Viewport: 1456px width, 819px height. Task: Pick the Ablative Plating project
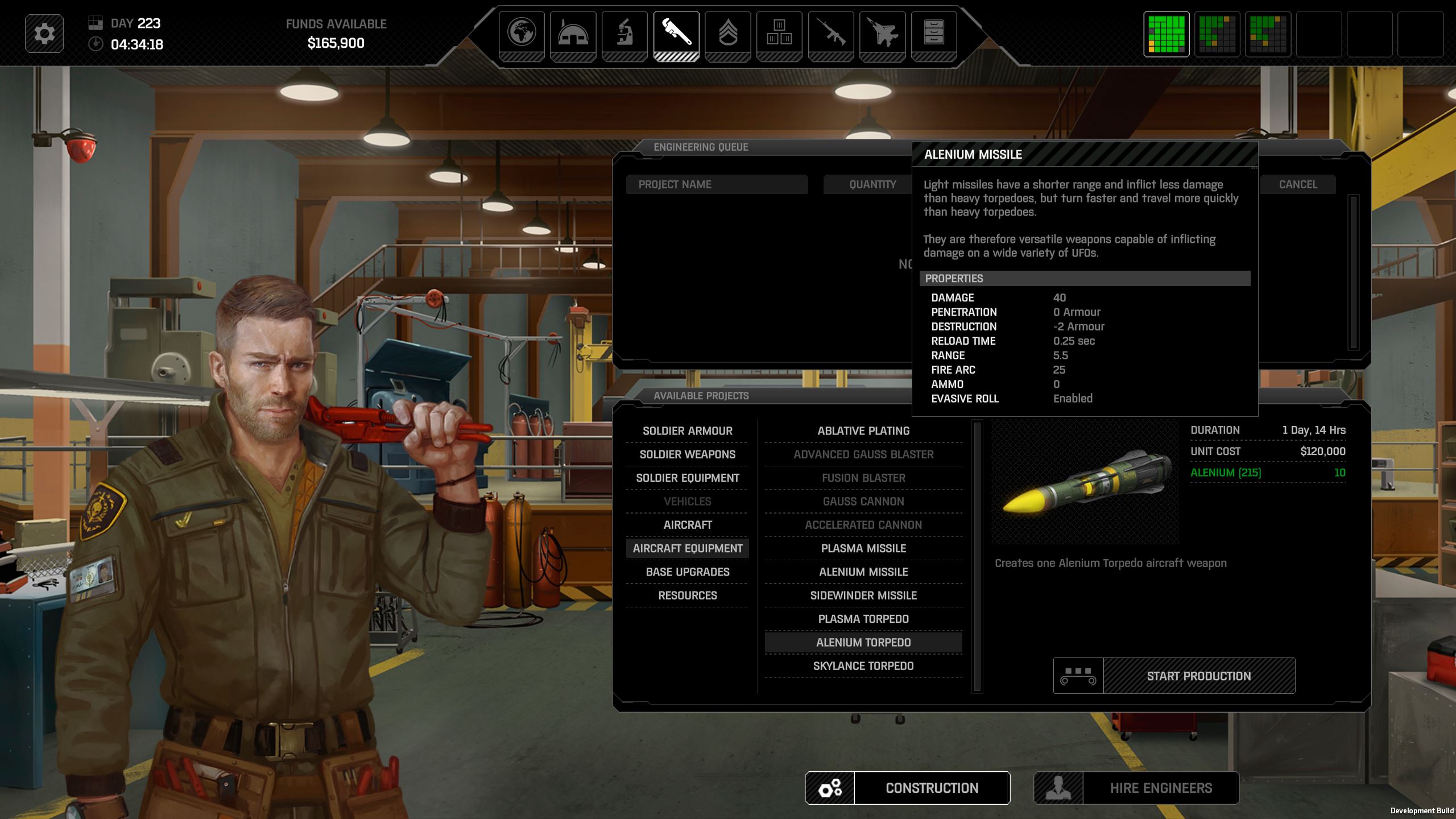(863, 431)
